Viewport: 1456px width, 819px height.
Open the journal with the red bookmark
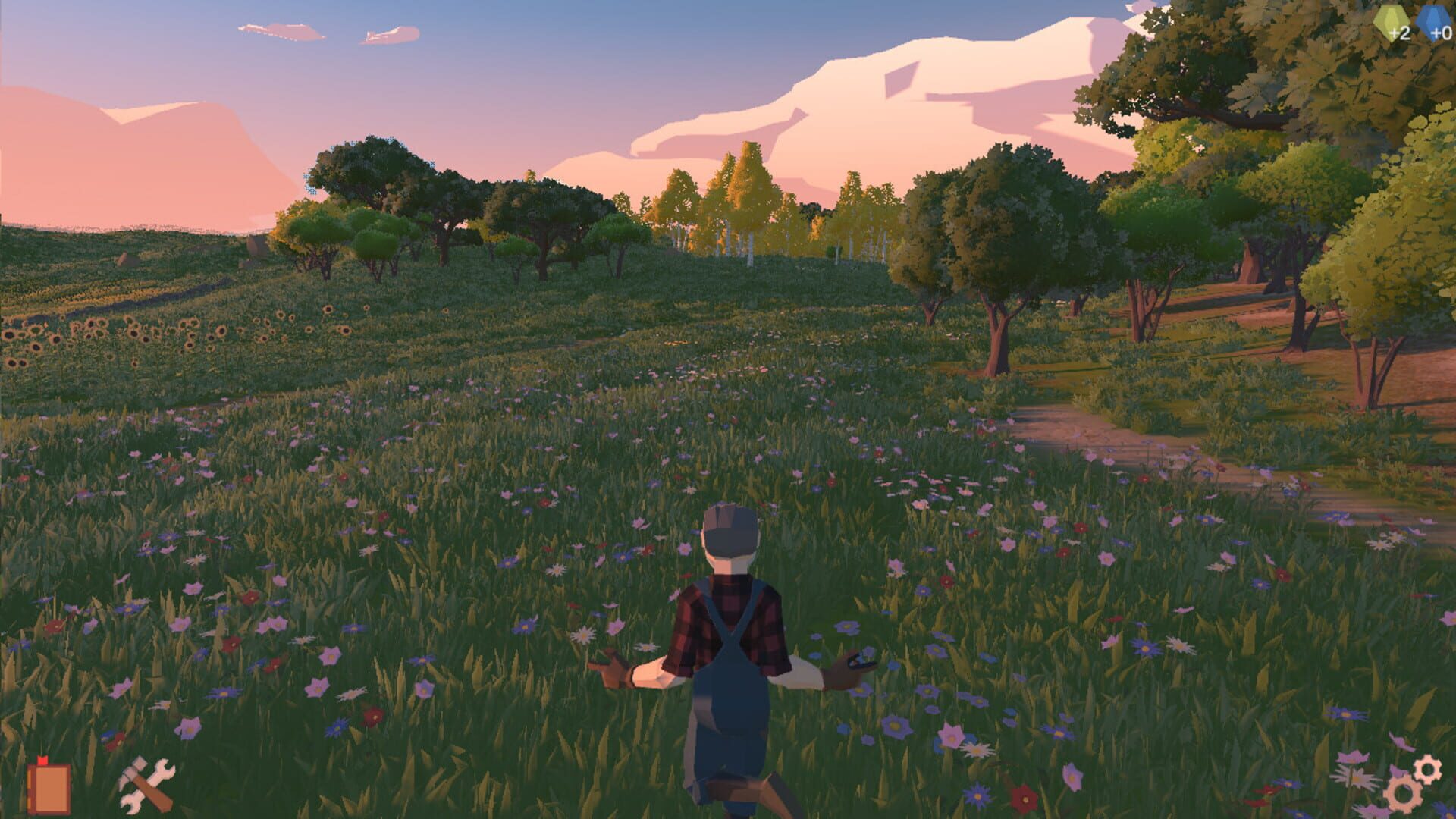point(49,789)
